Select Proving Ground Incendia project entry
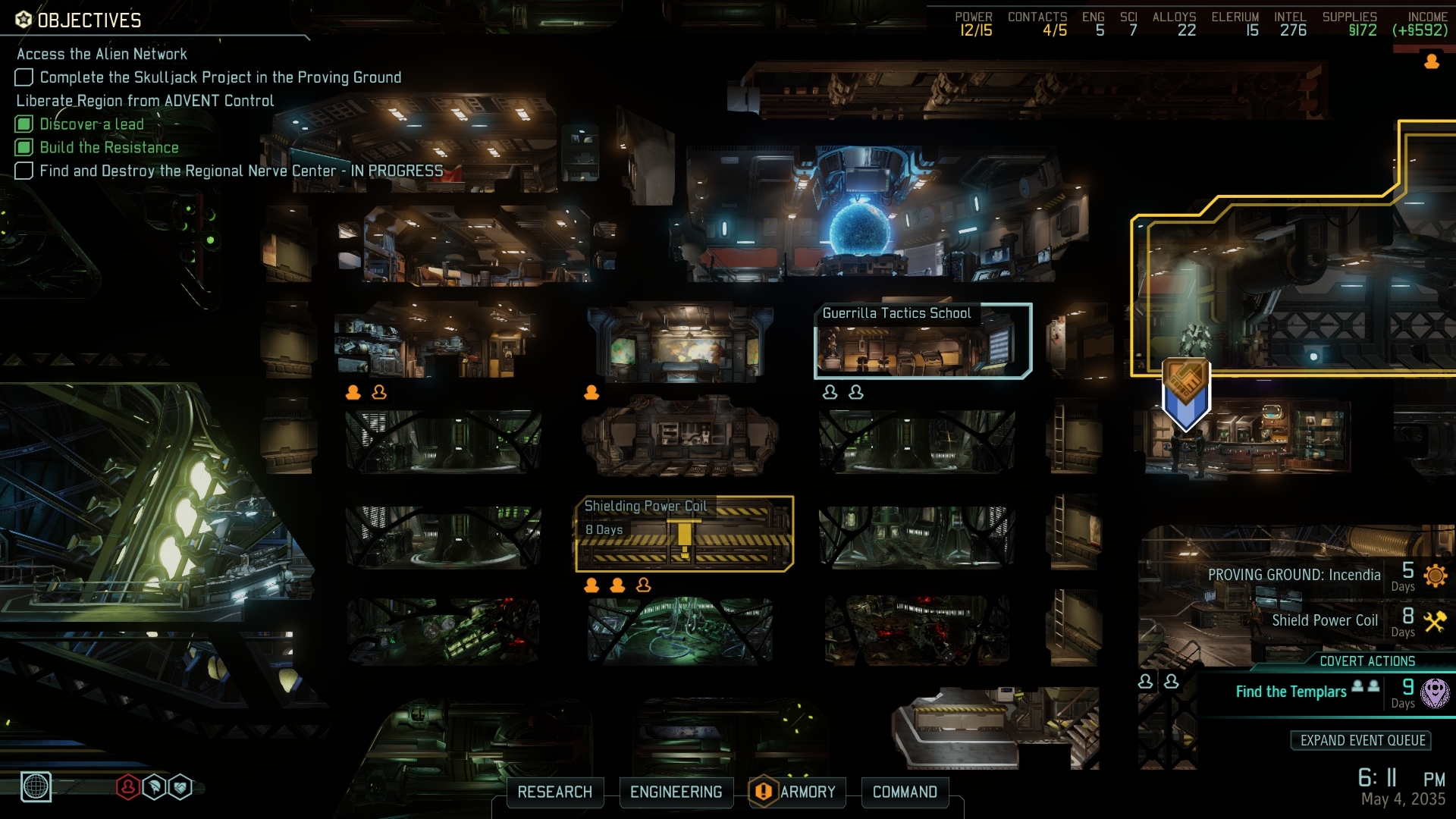The image size is (1456, 819). [x=1294, y=575]
